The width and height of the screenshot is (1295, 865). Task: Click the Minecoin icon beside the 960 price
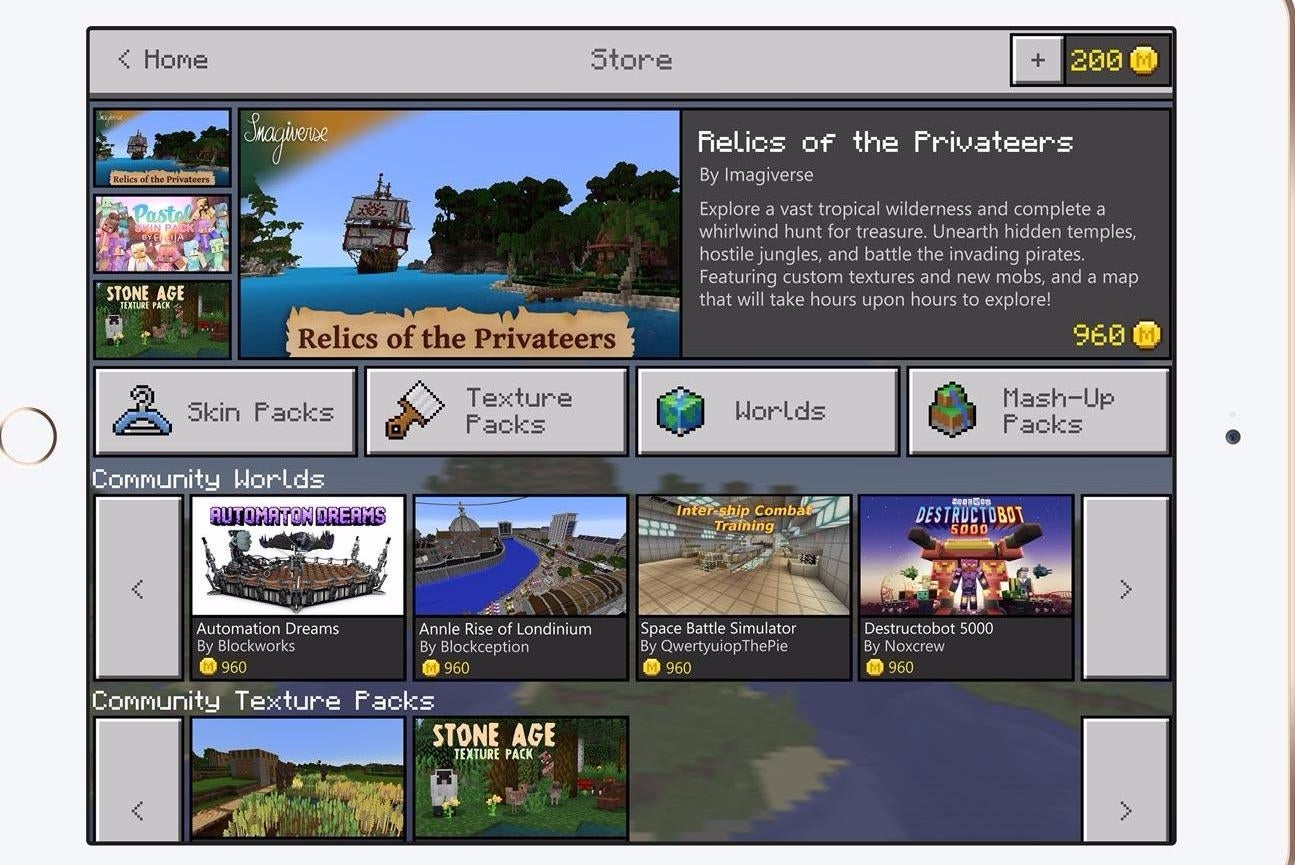[x=1147, y=335]
